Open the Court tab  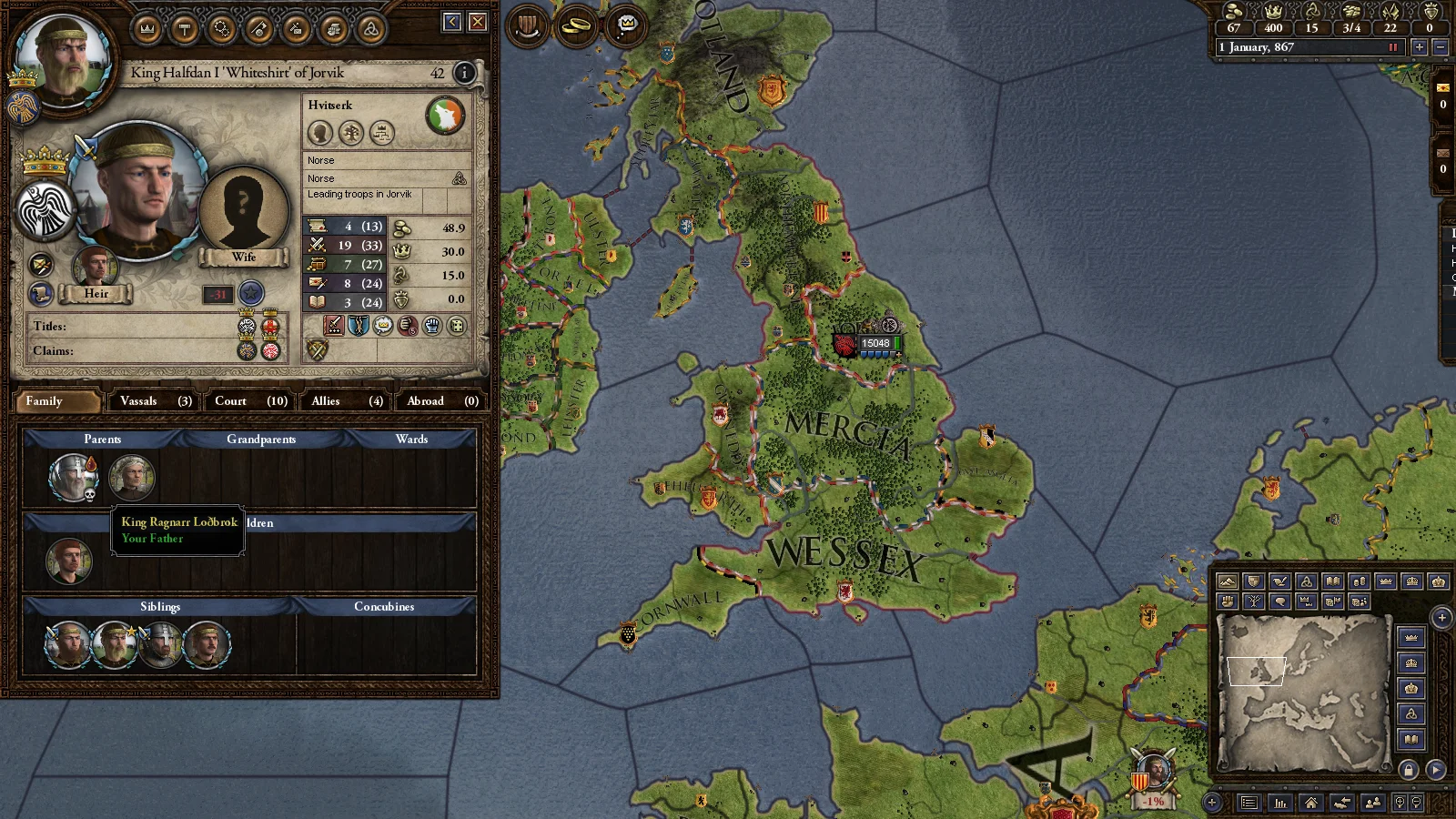[x=250, y=400]
